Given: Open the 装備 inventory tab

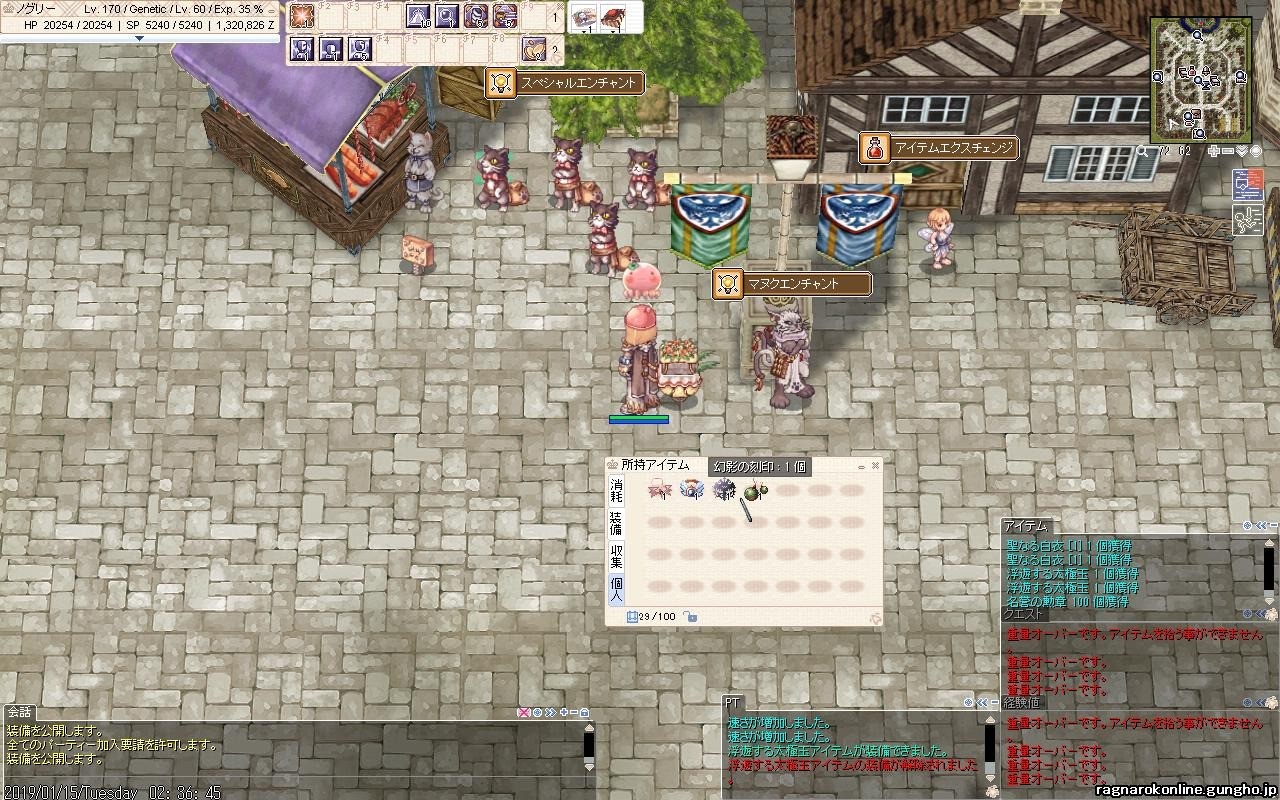Looking at the screenshot, I should point(616,522).
